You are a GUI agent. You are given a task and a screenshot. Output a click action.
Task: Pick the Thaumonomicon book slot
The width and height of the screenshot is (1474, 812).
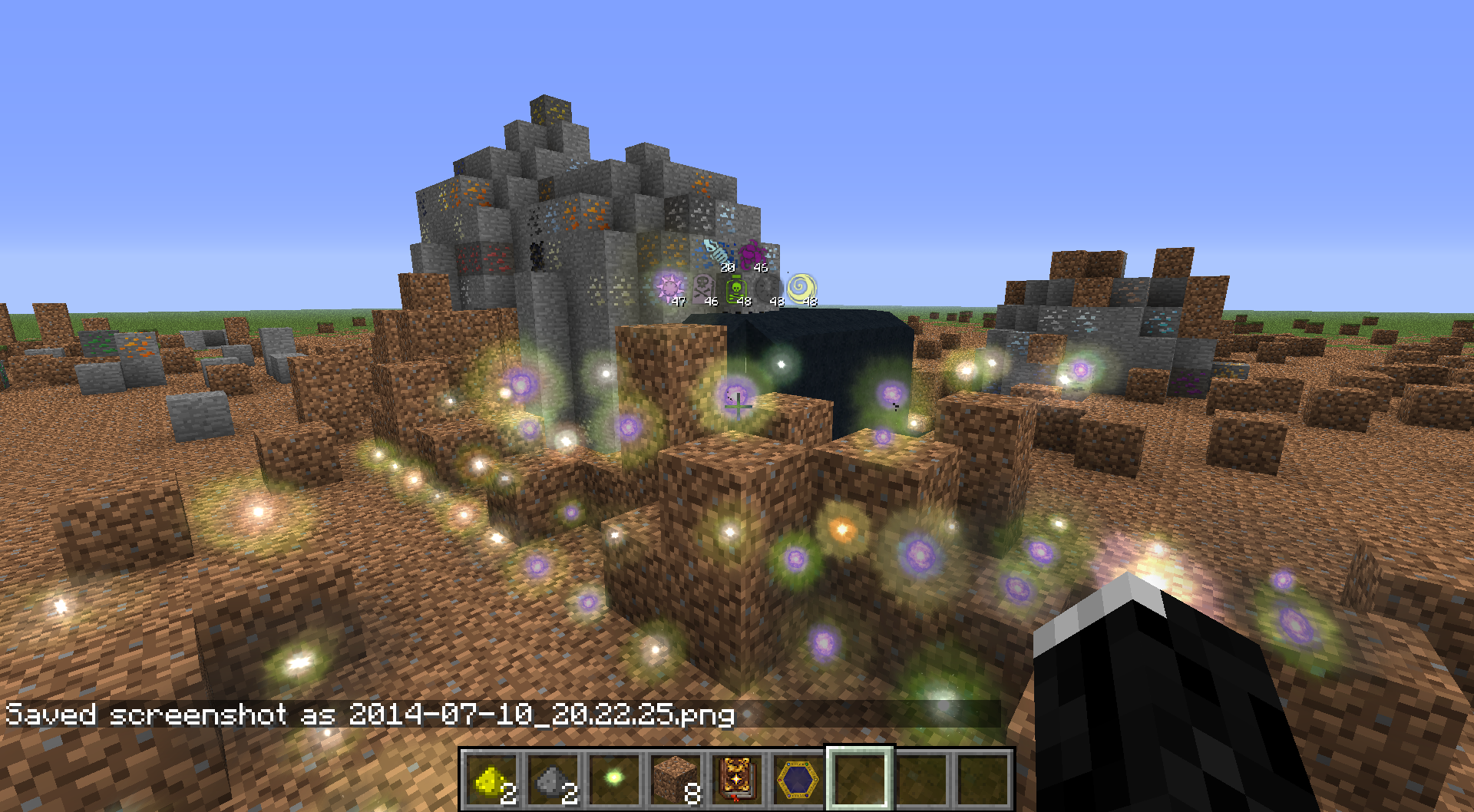coord(737,780)
